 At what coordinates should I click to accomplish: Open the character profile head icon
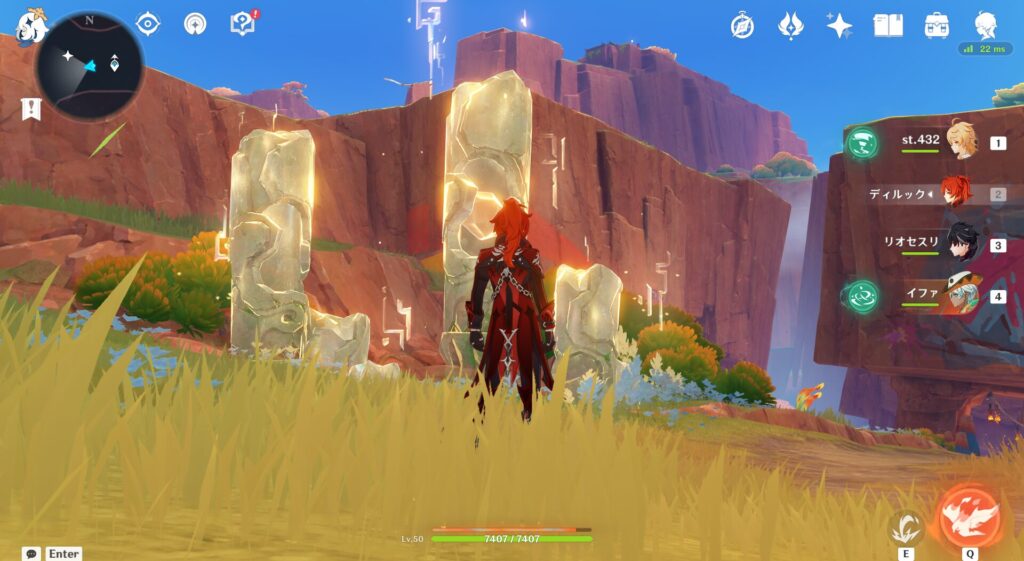point(986,24)
